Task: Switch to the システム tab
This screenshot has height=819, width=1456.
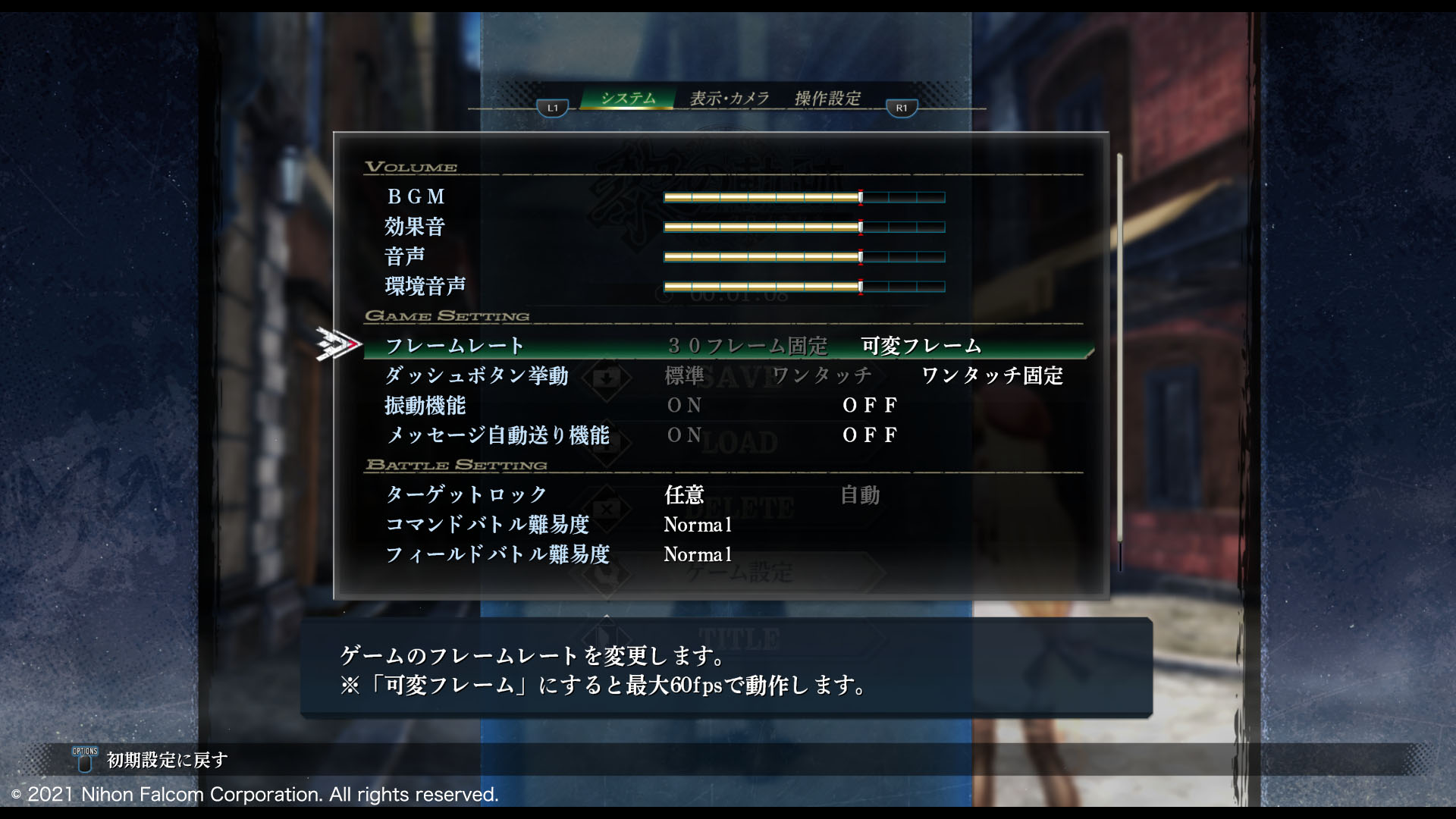Action: (628, 99)
